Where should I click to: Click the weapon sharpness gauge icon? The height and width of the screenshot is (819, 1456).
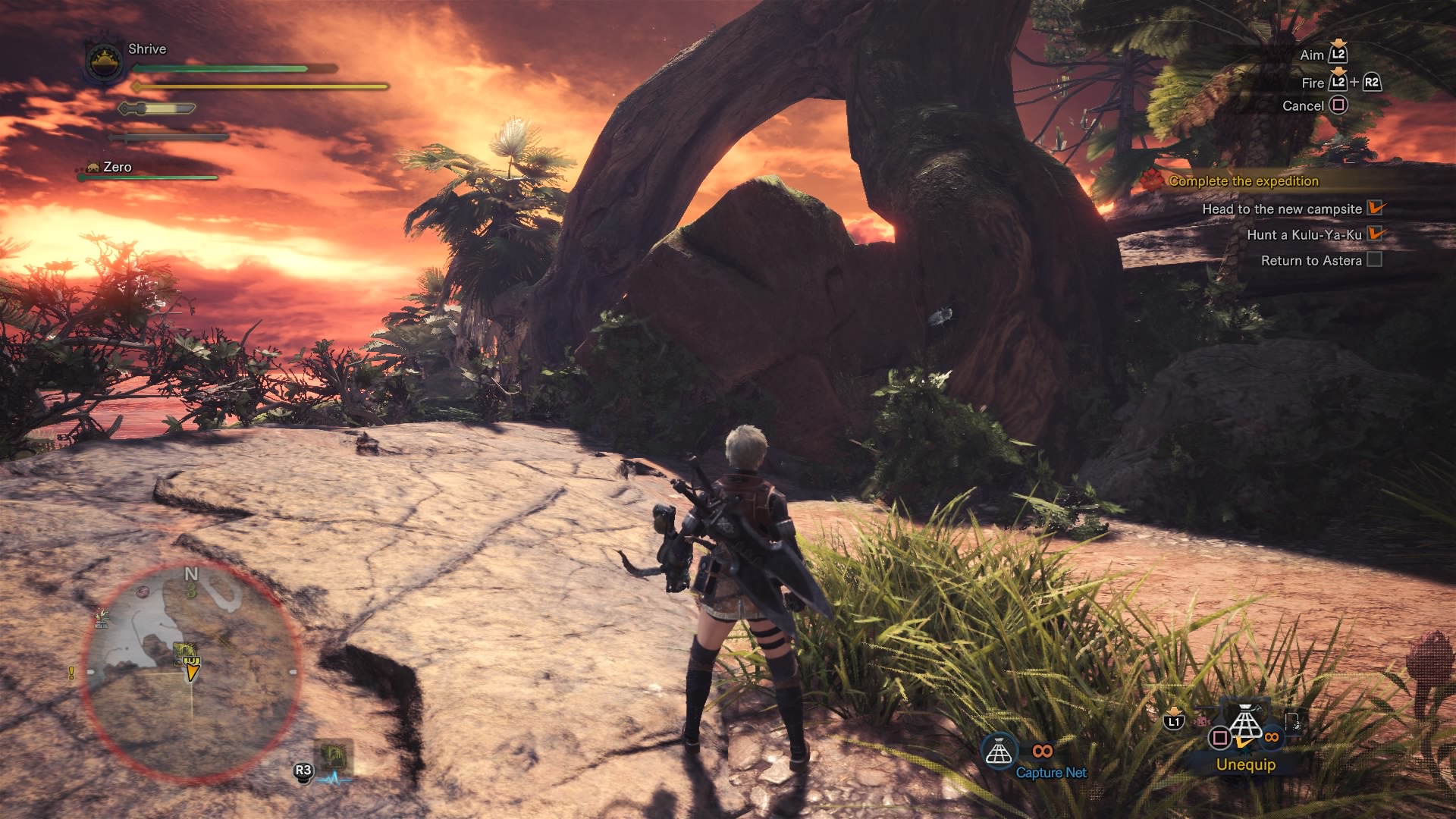click(157, 109)
